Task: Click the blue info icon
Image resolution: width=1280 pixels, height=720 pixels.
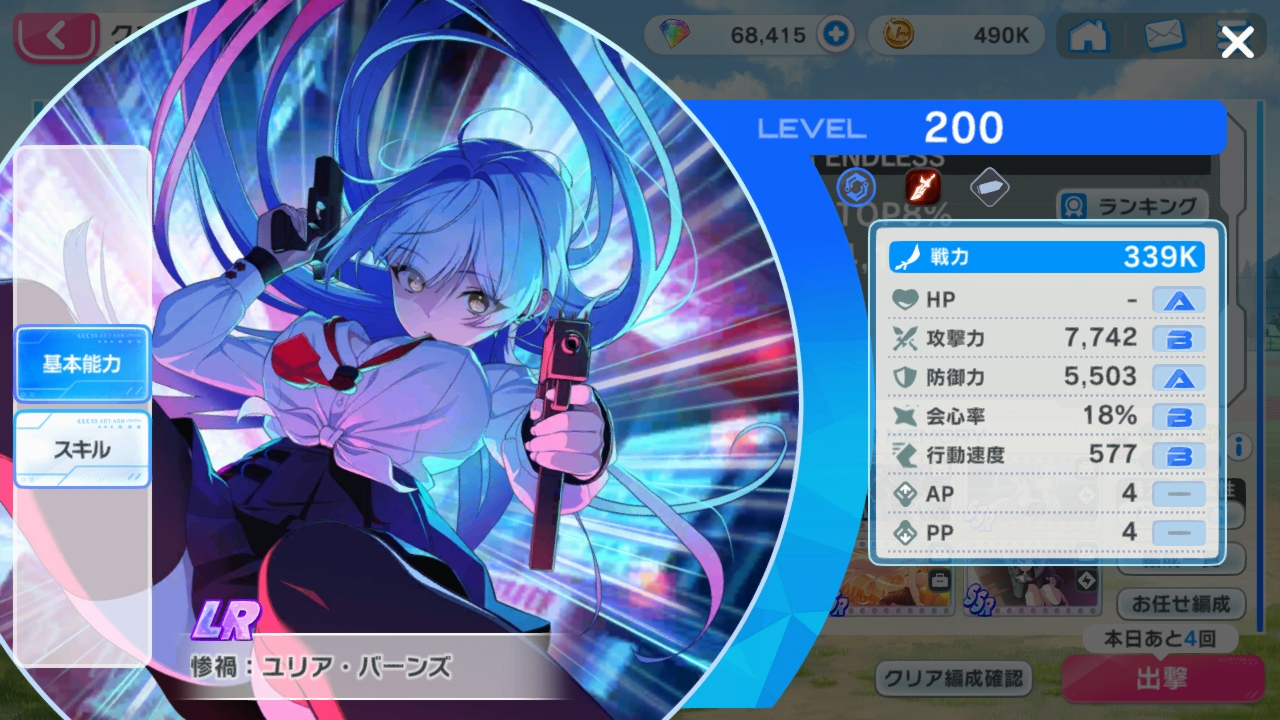Action: tap(1240, 446)
